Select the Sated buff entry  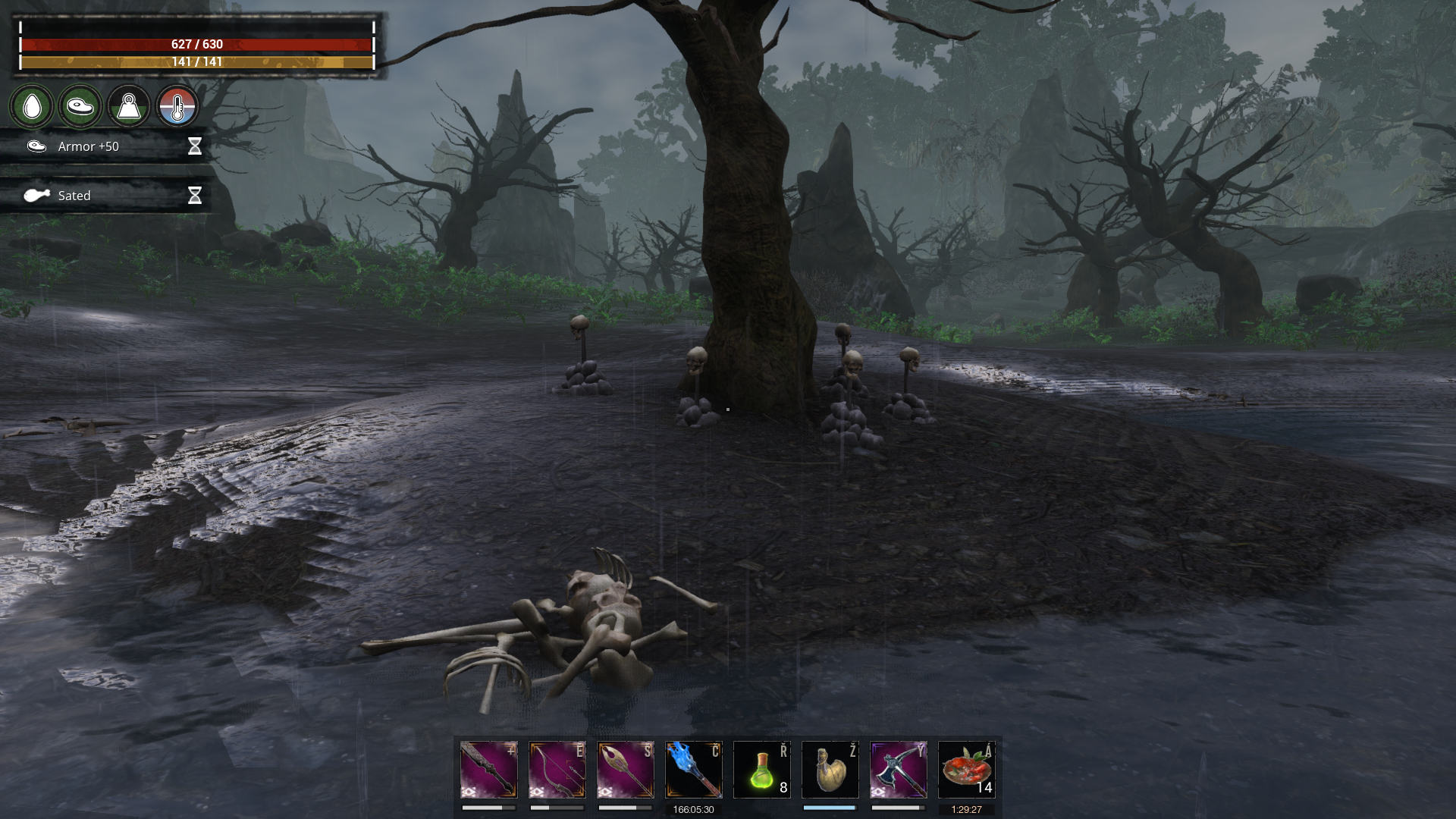pos(106,196)
